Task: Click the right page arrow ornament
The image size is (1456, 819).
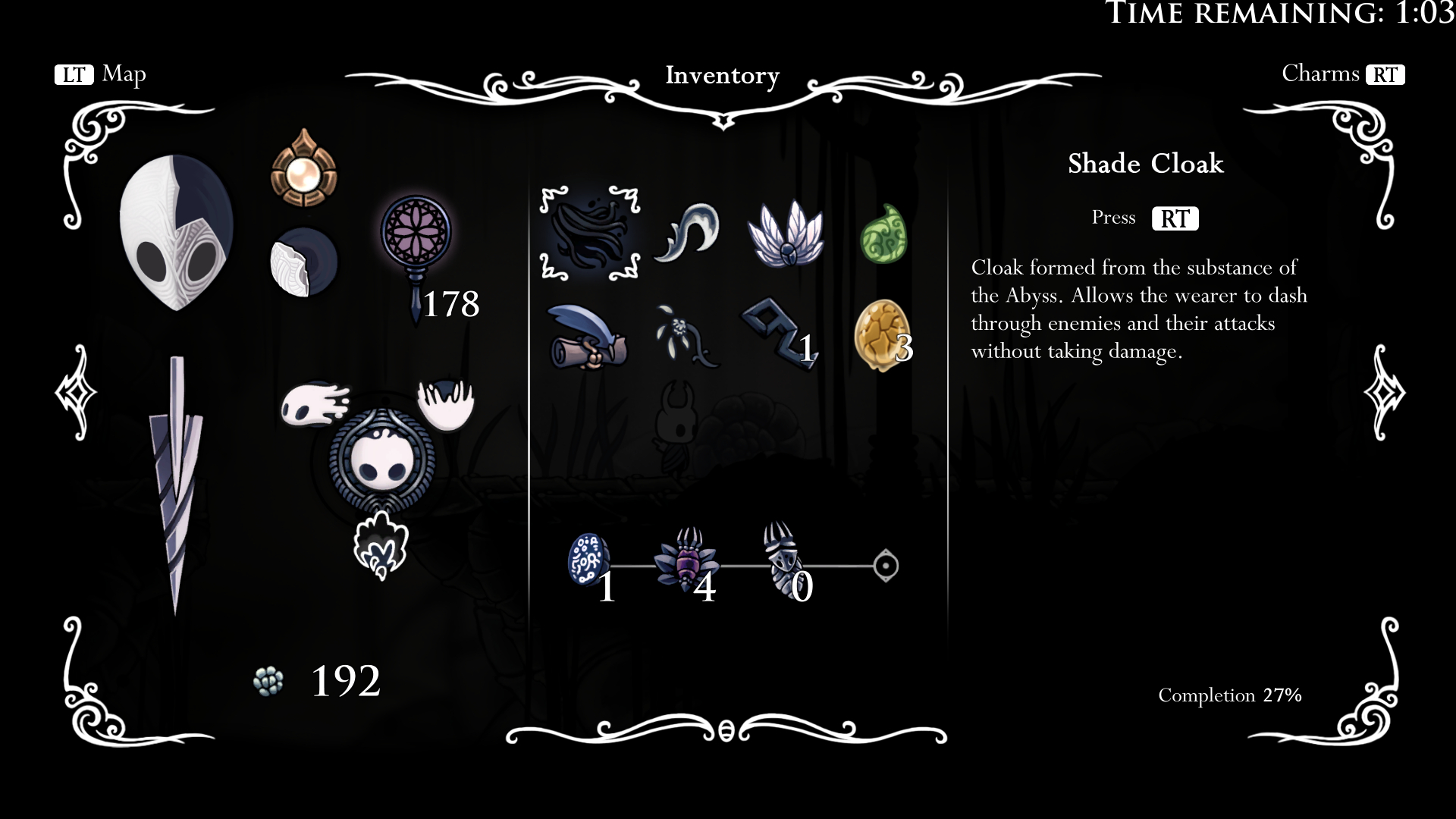Action: [x=1384, y=393]
